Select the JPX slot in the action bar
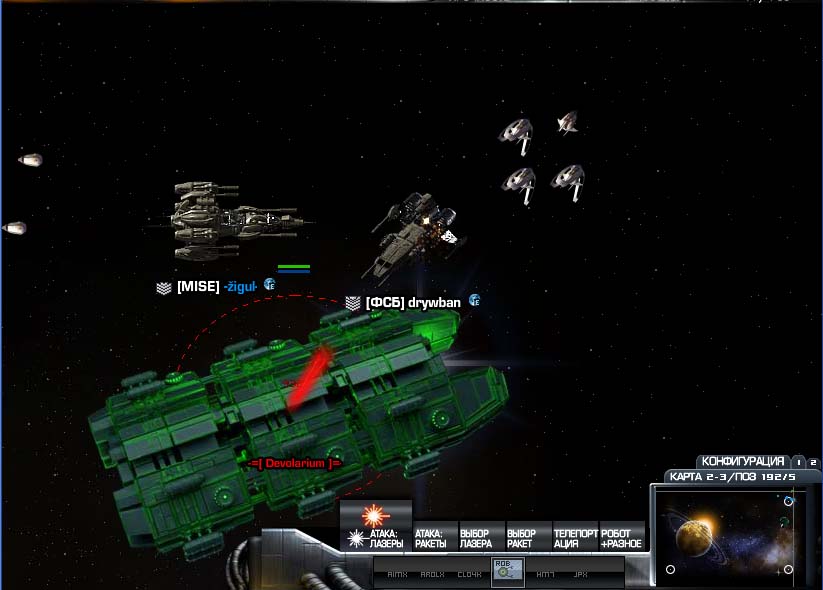 click(x=580, y=574)
